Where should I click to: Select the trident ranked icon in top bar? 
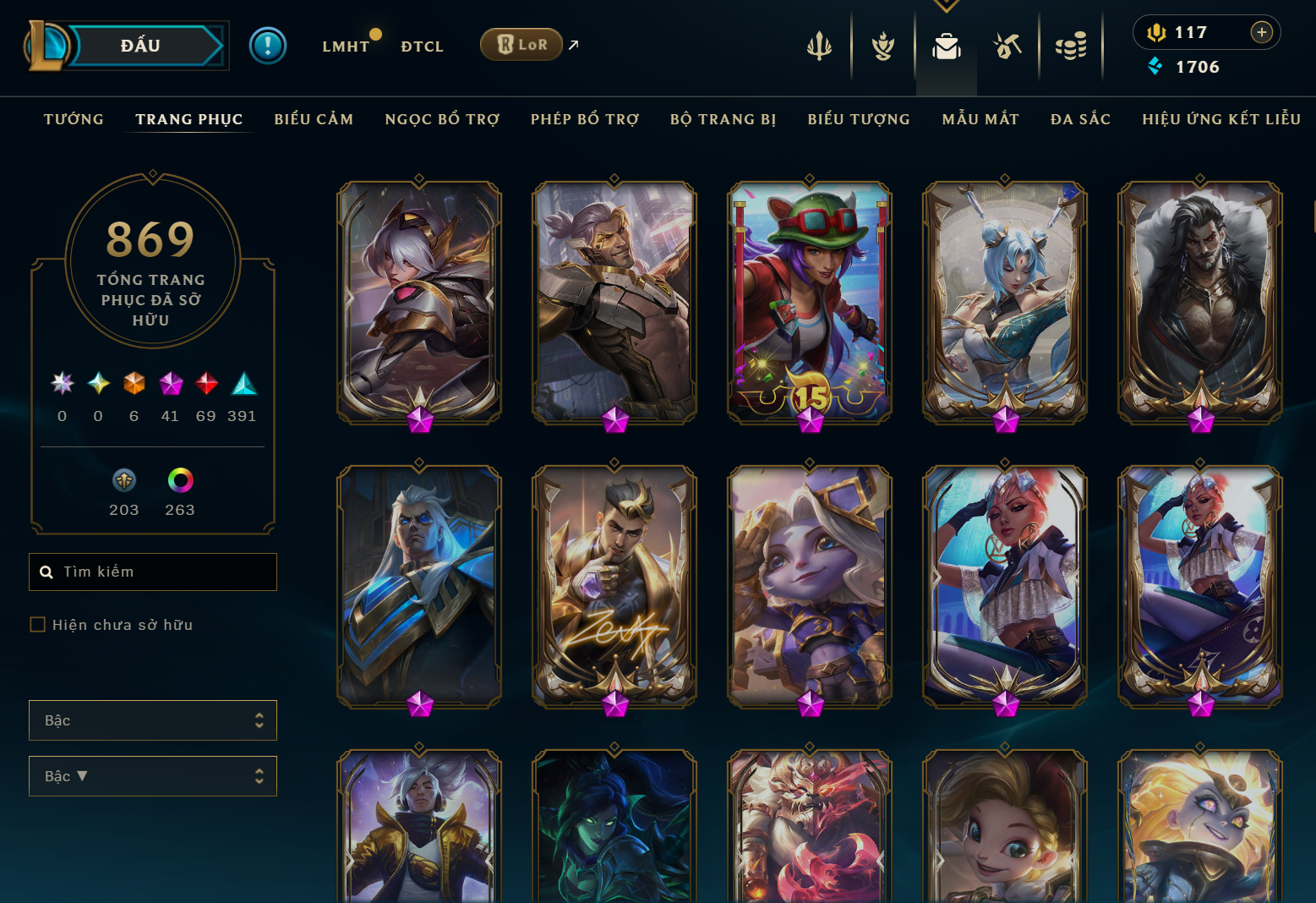[818, 47]
